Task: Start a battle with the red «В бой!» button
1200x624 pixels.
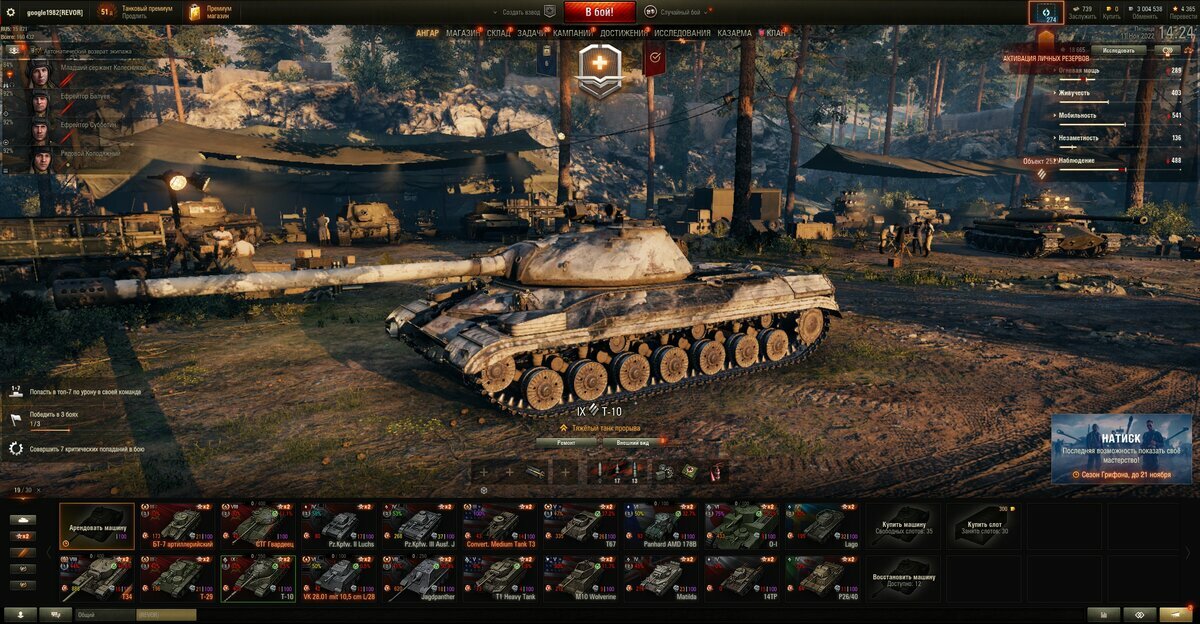Action: [599, 12]
